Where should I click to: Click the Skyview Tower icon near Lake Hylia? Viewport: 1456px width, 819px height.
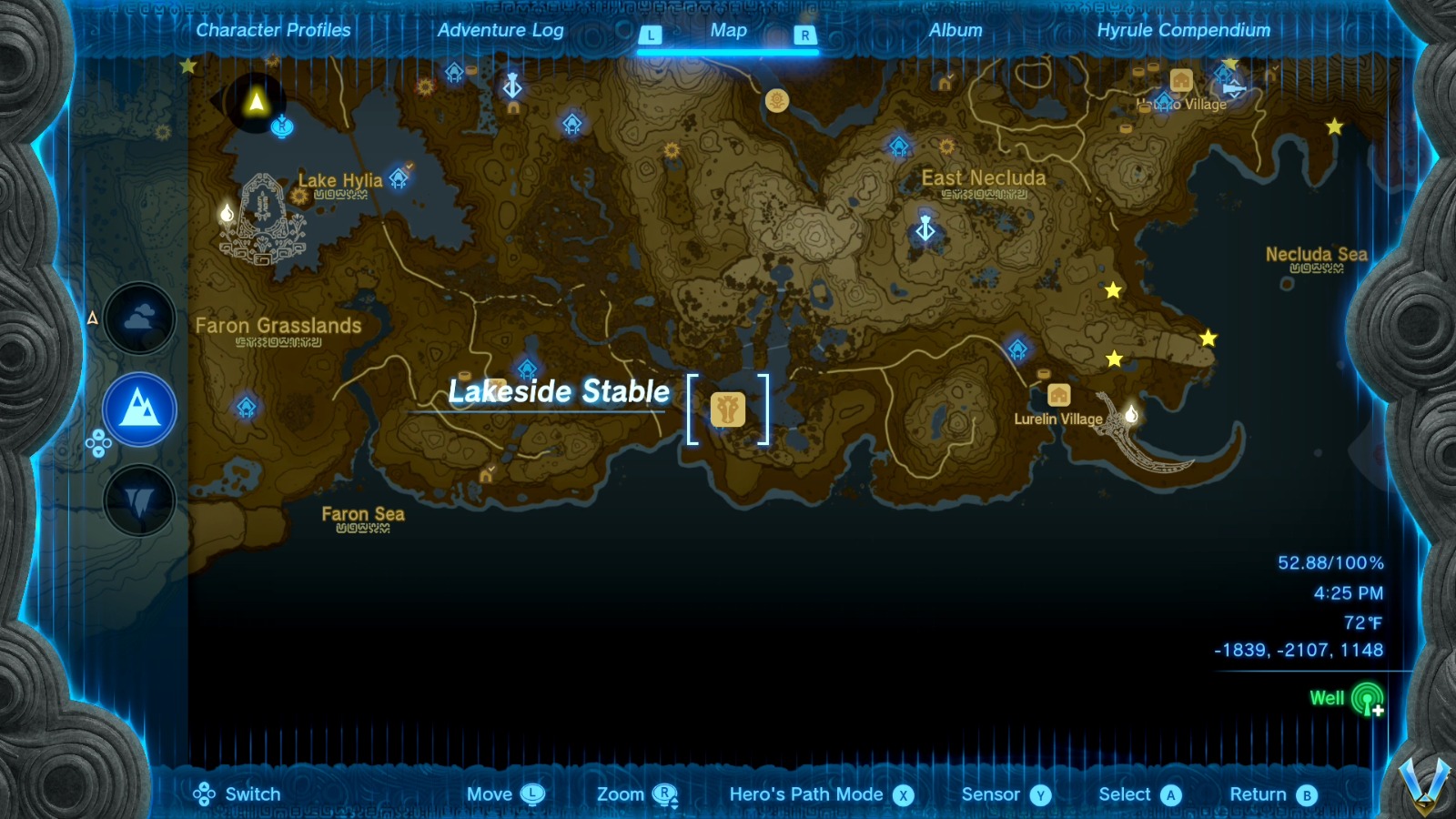point(511,87)
